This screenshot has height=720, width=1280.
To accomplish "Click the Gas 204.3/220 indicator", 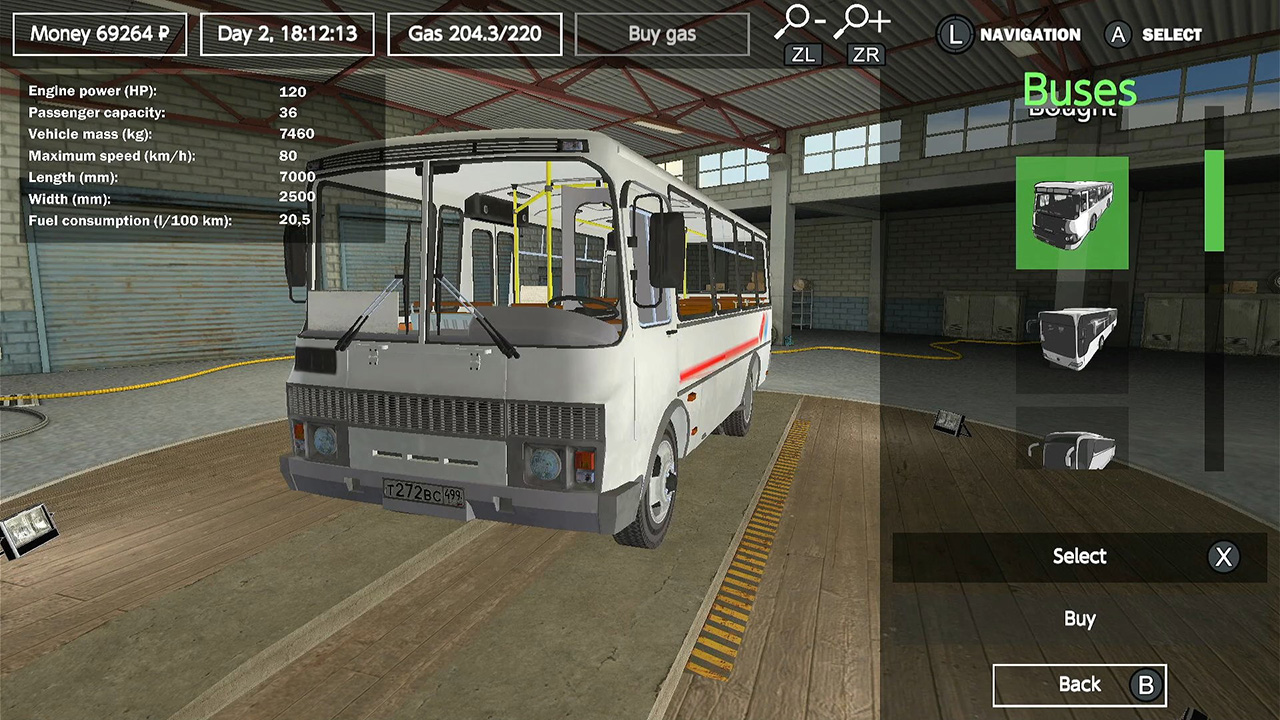I will [x=474, y=33].
